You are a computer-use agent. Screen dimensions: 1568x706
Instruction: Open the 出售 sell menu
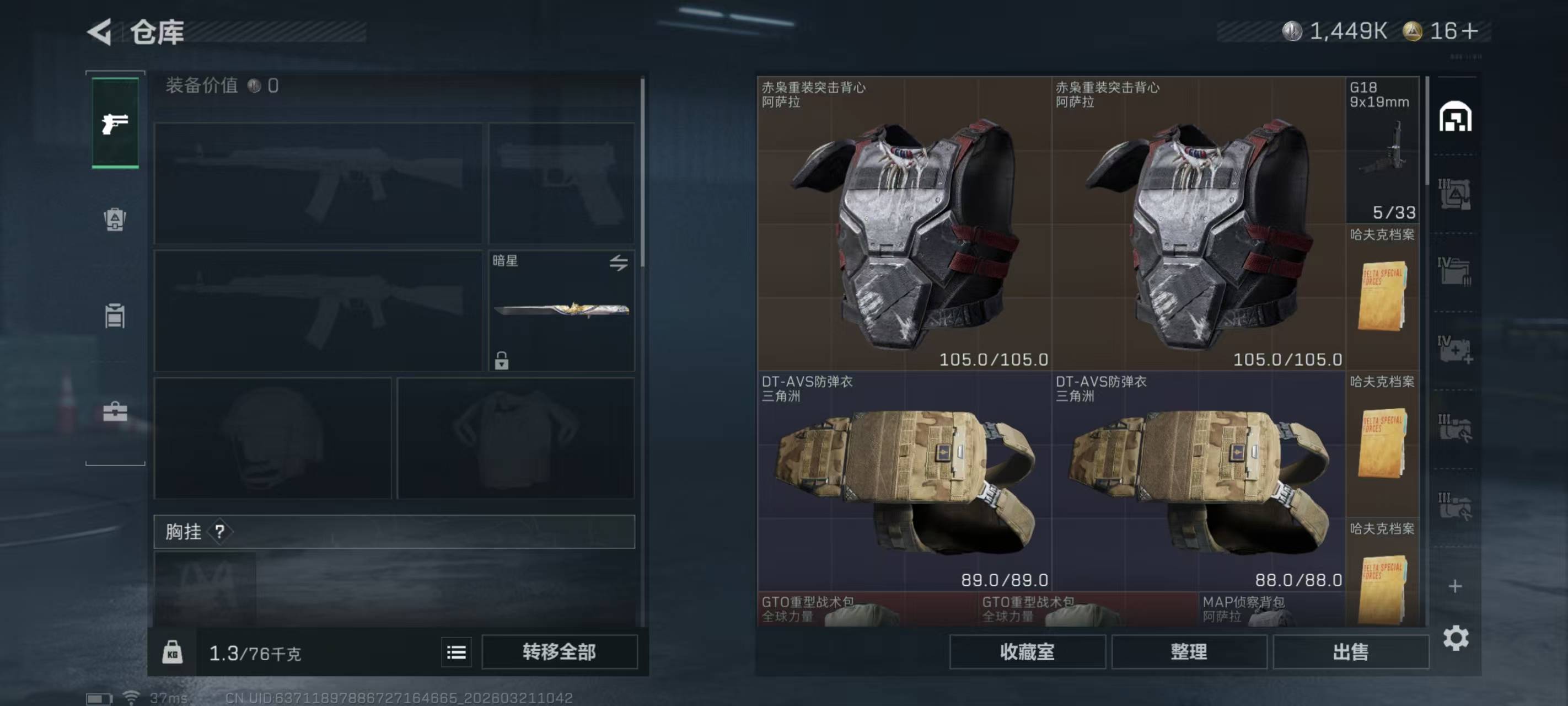pyautogui.click(x=1351, y=652)
